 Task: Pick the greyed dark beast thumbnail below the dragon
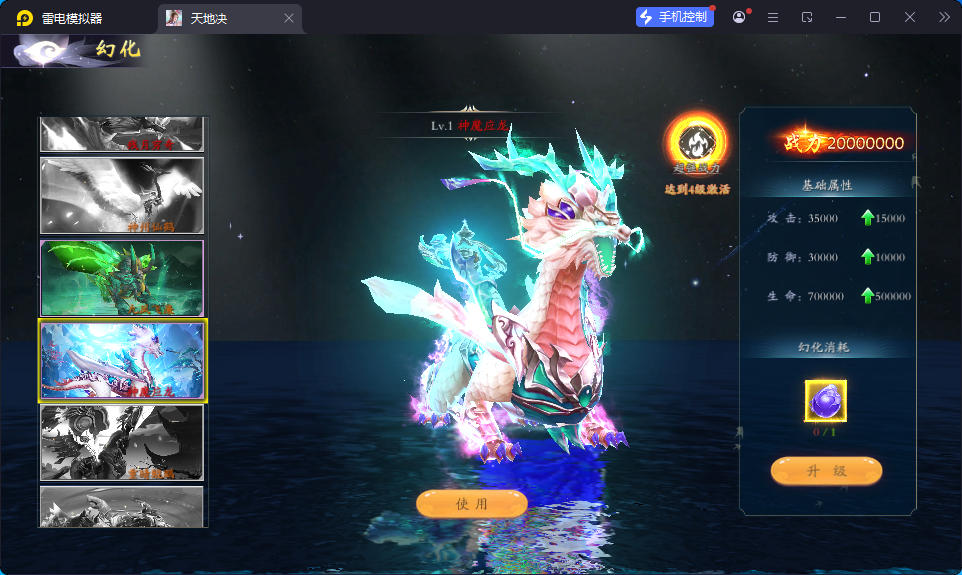(x=122, y=442)
